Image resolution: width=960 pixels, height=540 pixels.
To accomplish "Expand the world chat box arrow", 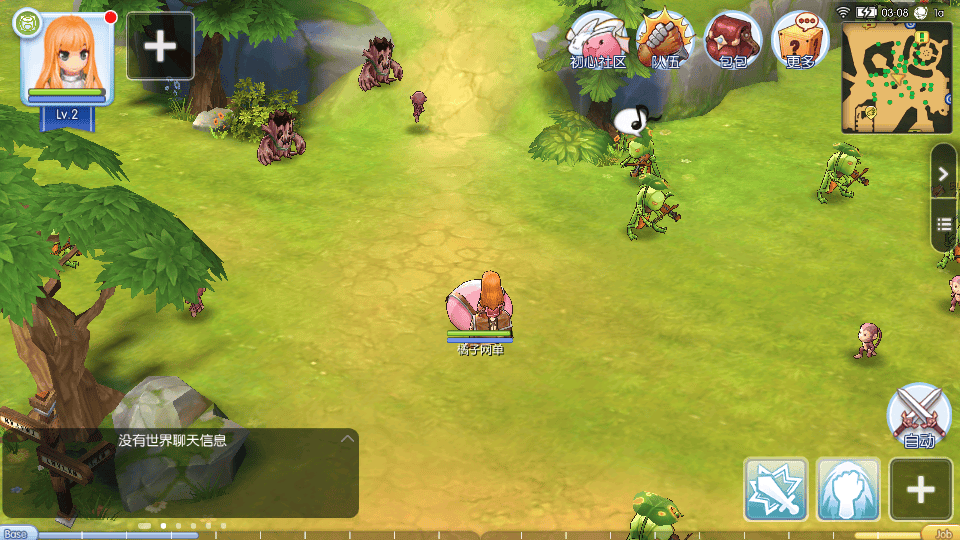I will coord(347,439).
